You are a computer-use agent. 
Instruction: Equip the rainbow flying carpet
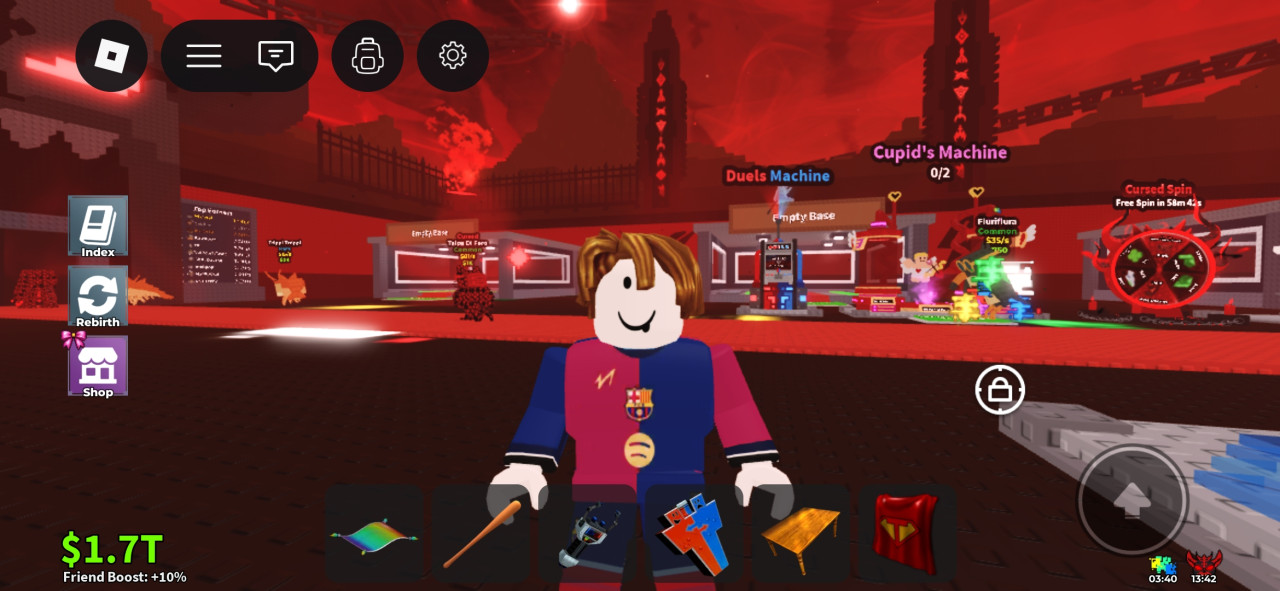374,534
